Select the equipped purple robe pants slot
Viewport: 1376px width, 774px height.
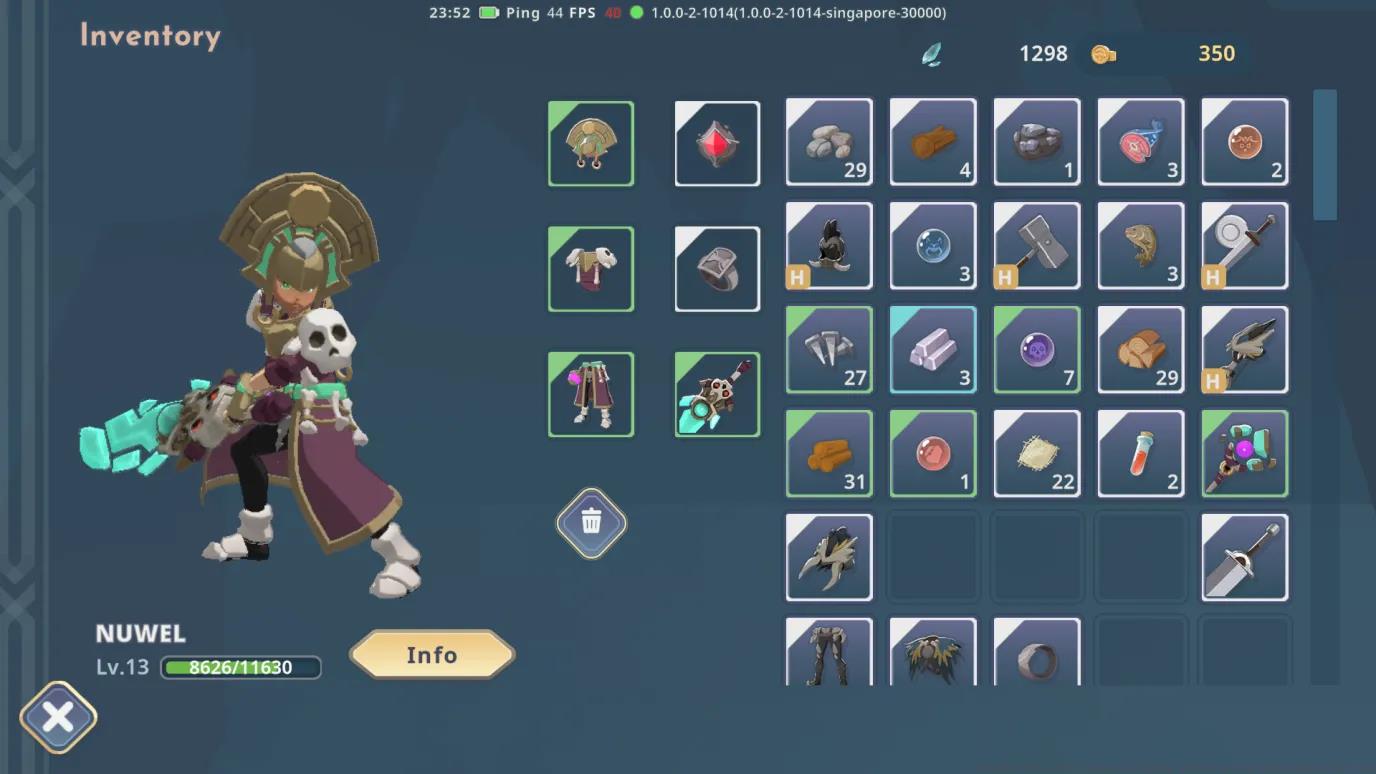[x=591, y=394]
